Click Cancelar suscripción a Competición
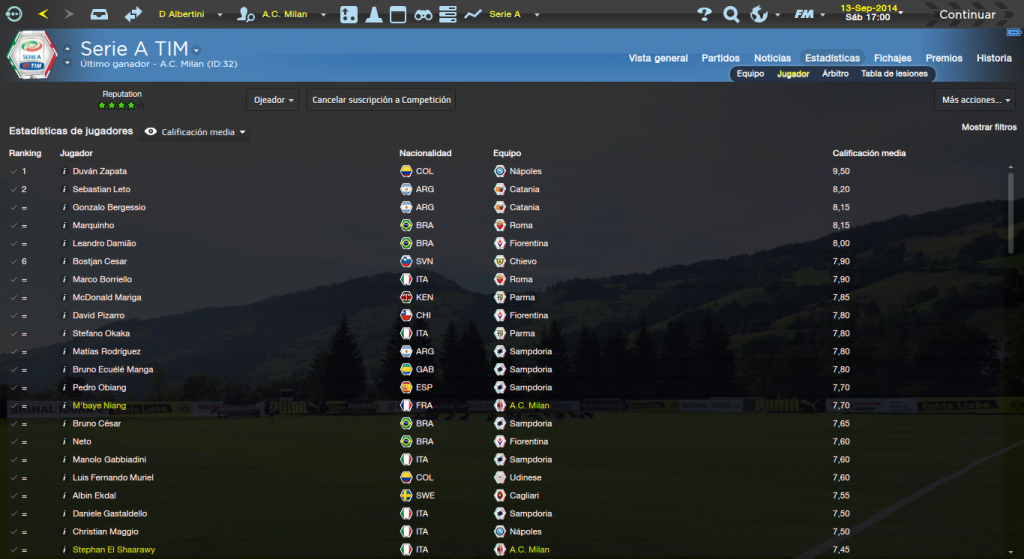Screen dimensions: 1024x559 [382, 100]
